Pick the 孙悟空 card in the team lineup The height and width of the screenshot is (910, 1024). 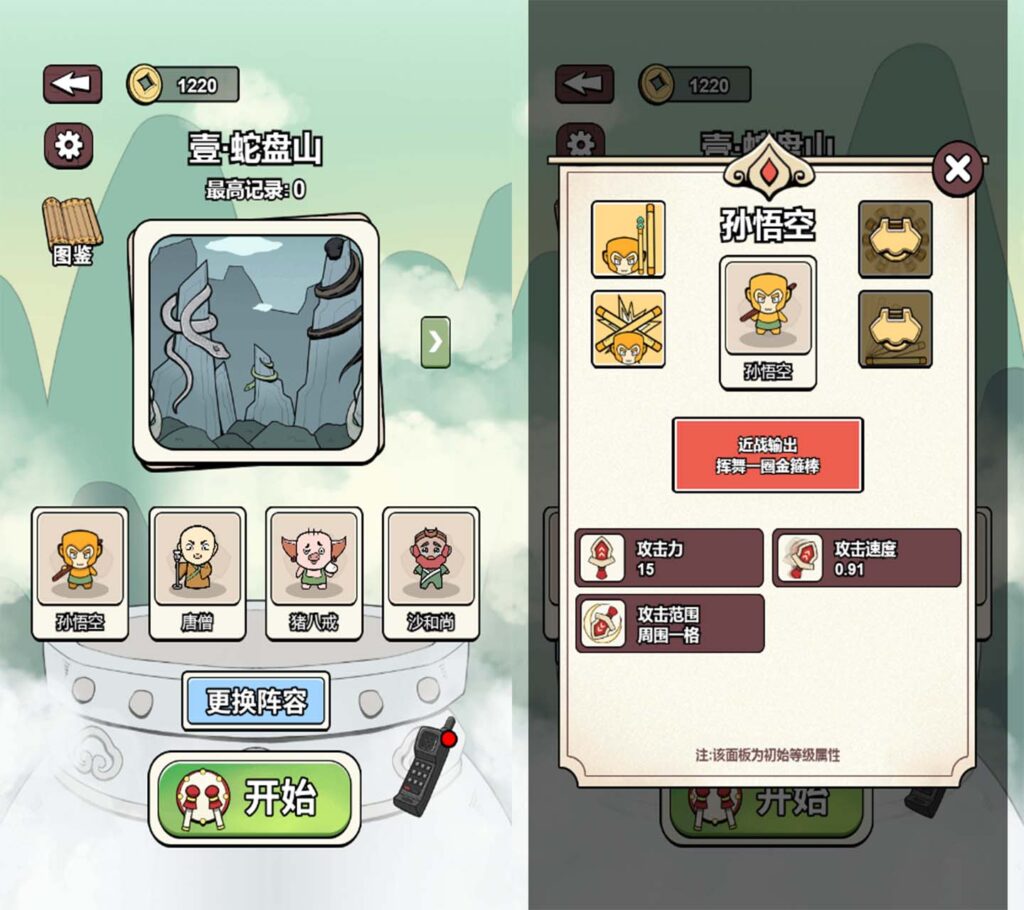point(80,572)
